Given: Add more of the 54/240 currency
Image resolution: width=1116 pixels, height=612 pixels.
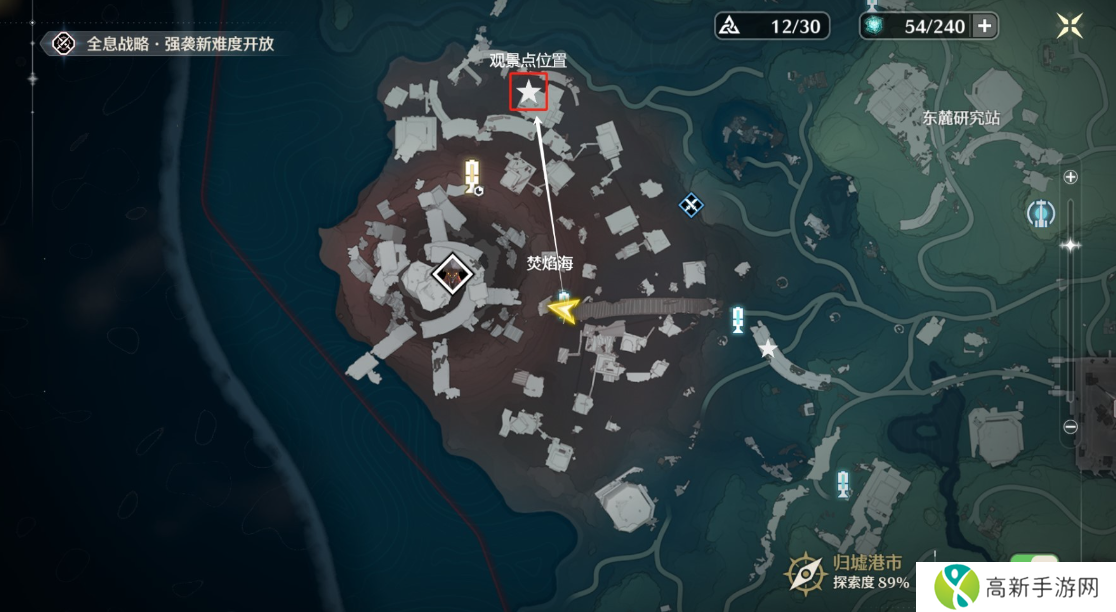Looking at the screenshot, I should pyautogui.click(x=985, y=26).
